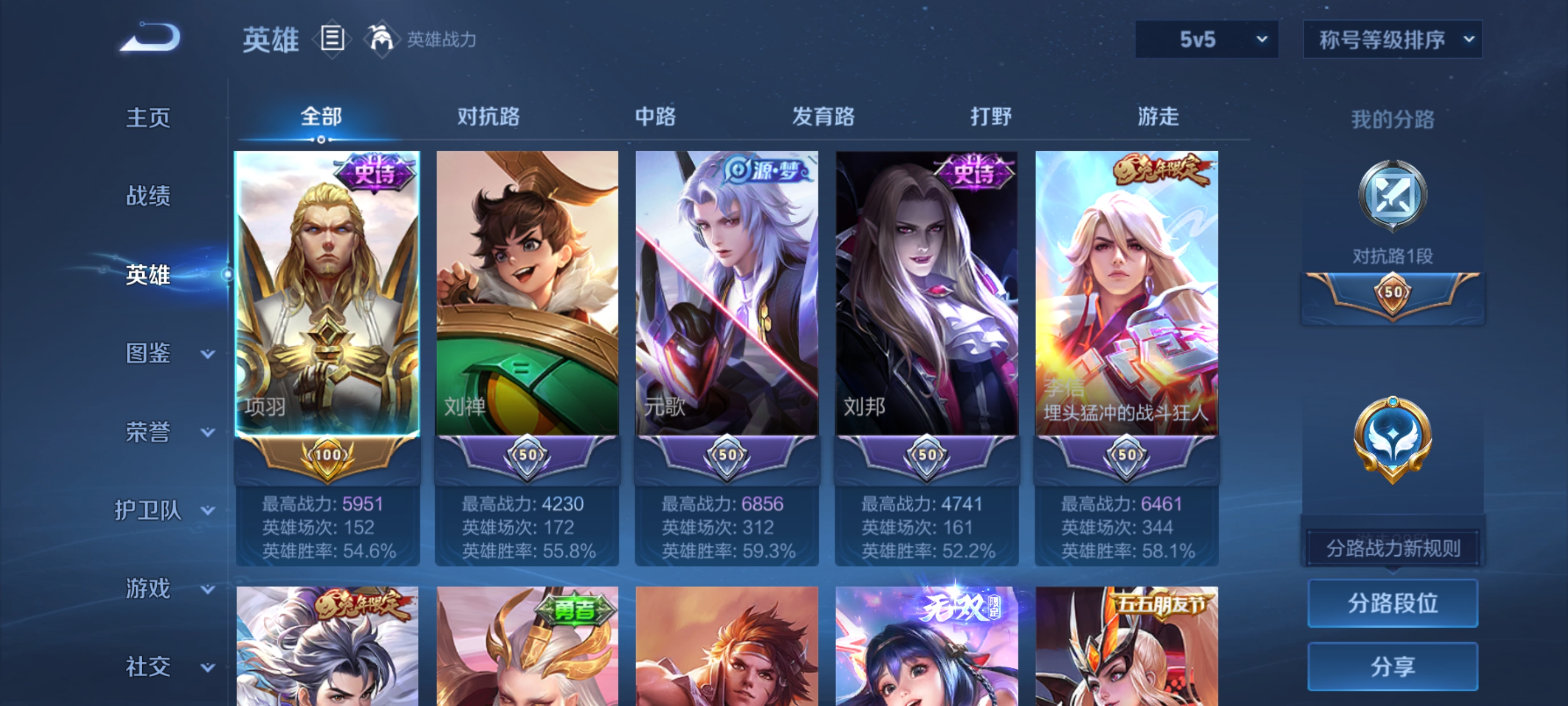This screenshot has width=1568, height=706.
Task: Select 全部 to show all heroes
Action: pos(322,117)
